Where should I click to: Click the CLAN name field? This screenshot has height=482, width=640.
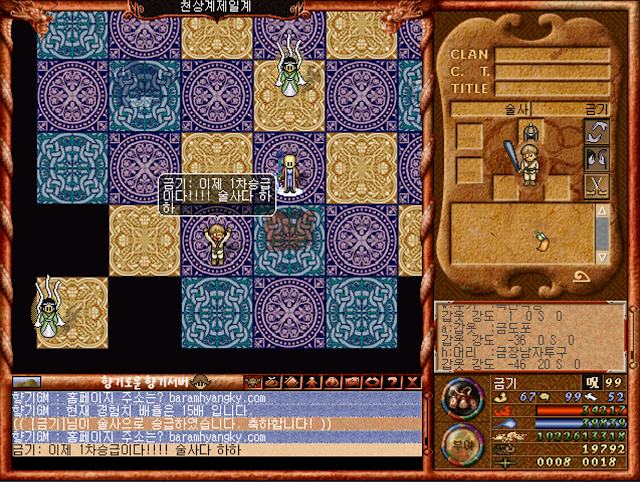pos(551,56)
